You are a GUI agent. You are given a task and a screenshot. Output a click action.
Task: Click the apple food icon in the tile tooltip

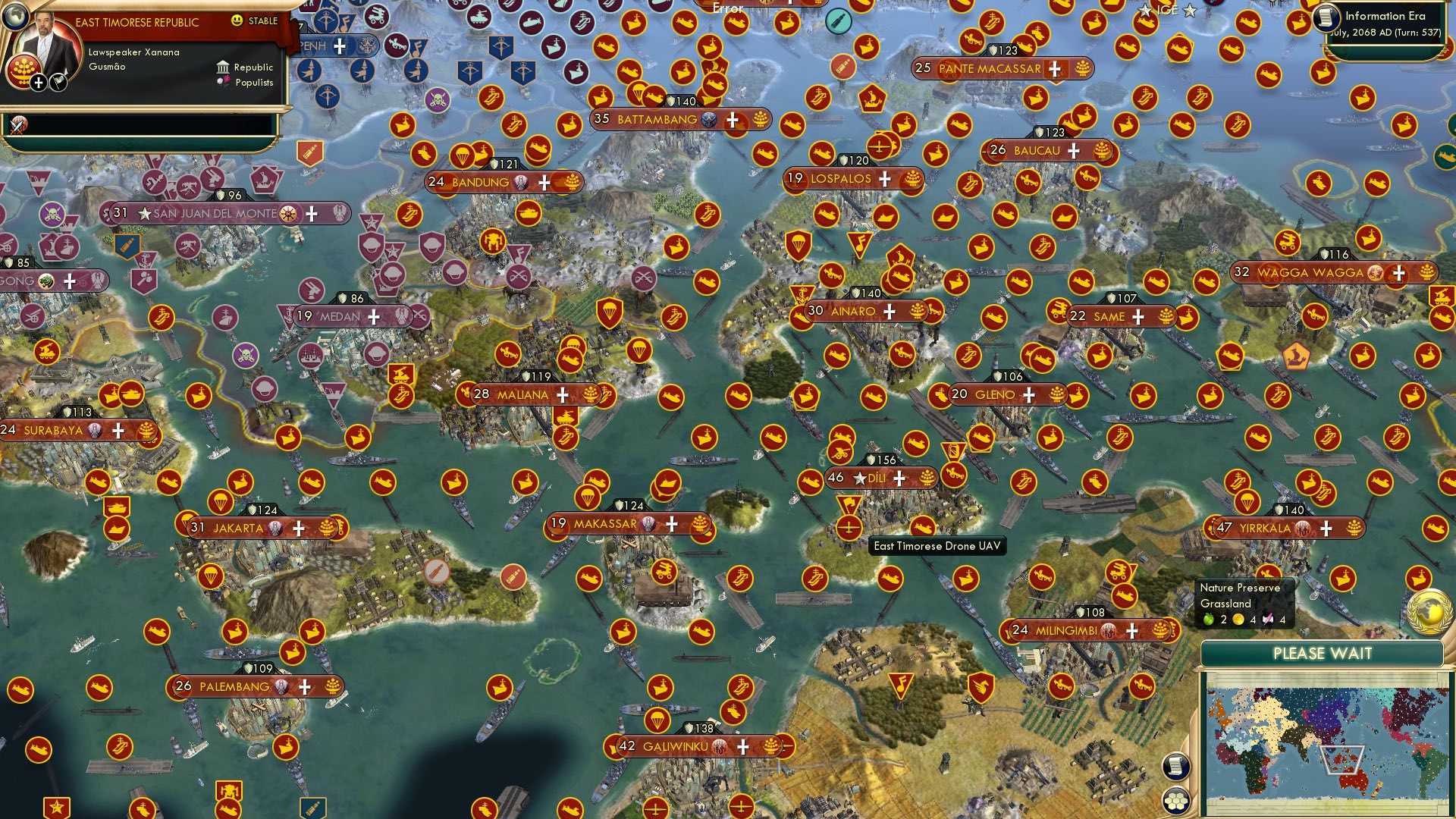tap(1207, 619)
